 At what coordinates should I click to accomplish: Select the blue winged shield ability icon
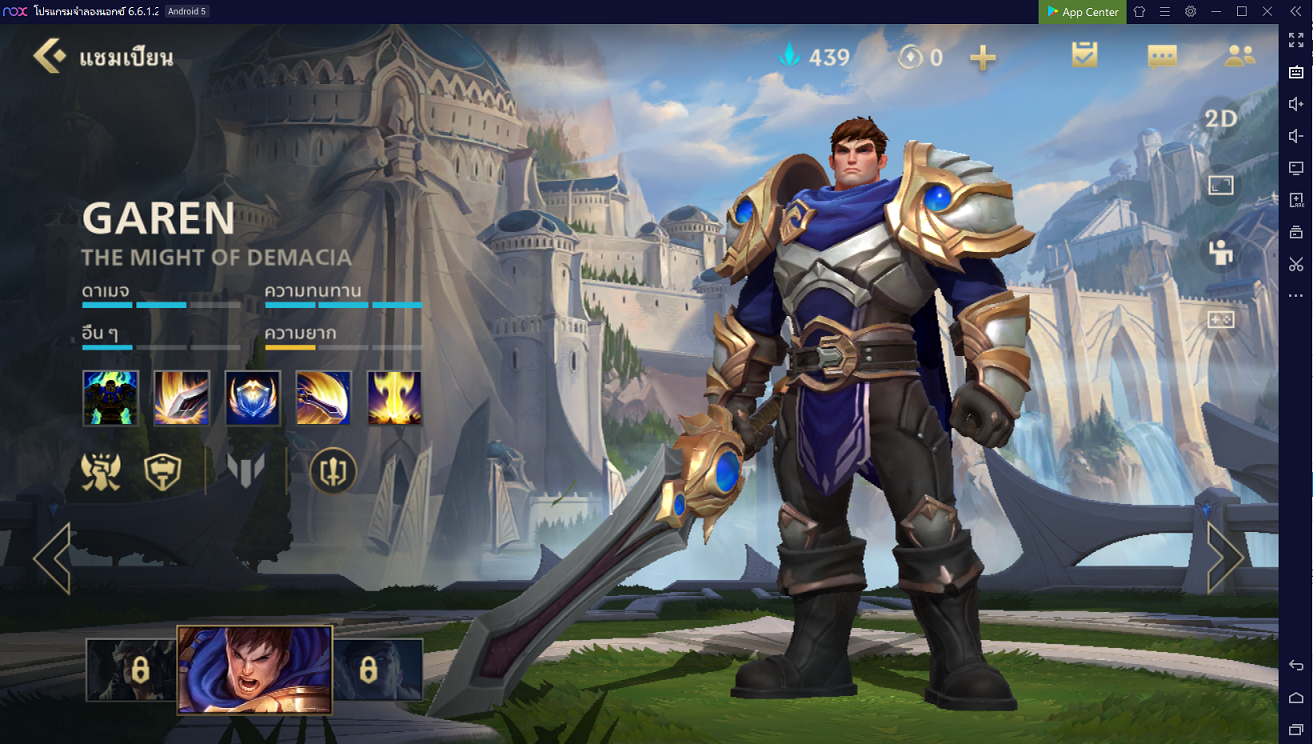pyautogui.click(x=253, y=398)
